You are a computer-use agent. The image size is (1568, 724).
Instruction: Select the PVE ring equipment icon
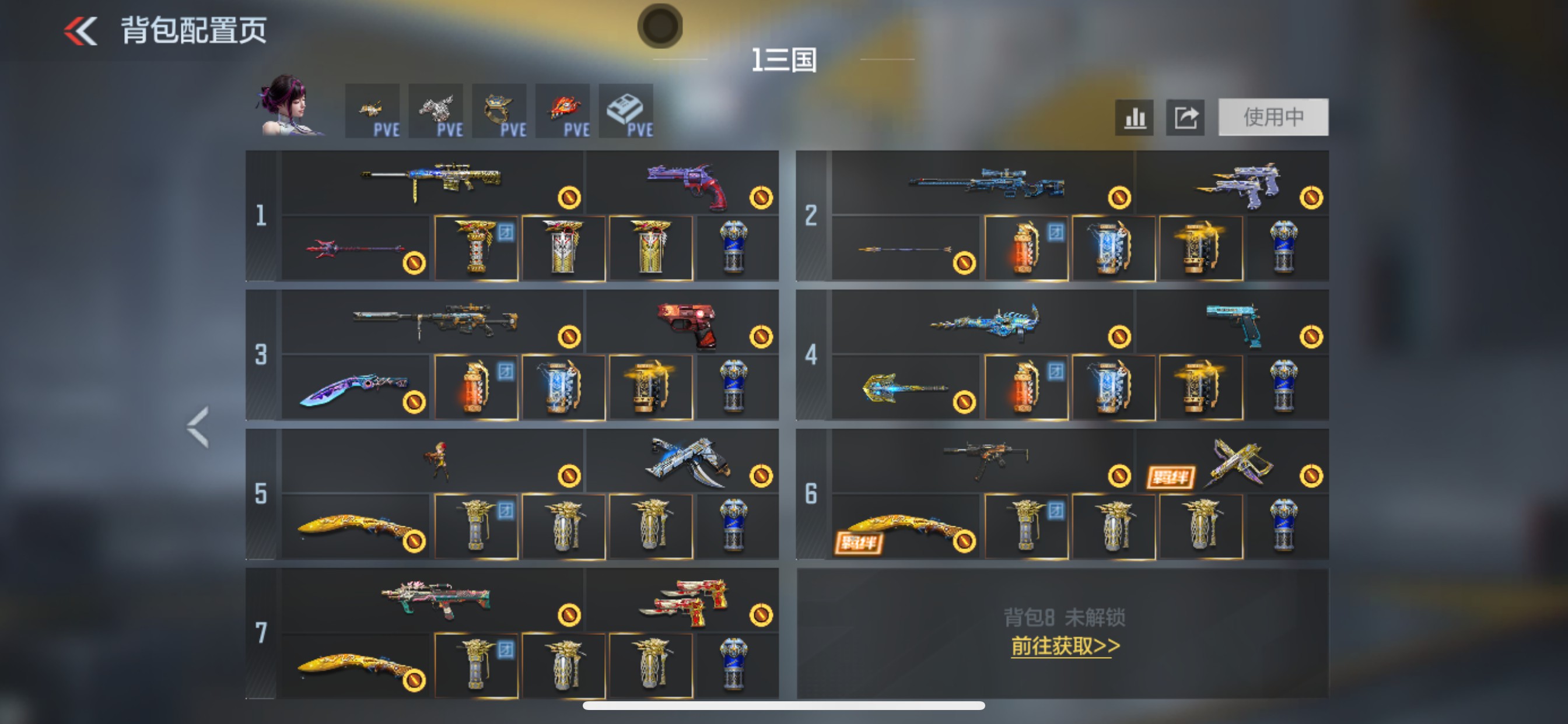click(501, 111)
